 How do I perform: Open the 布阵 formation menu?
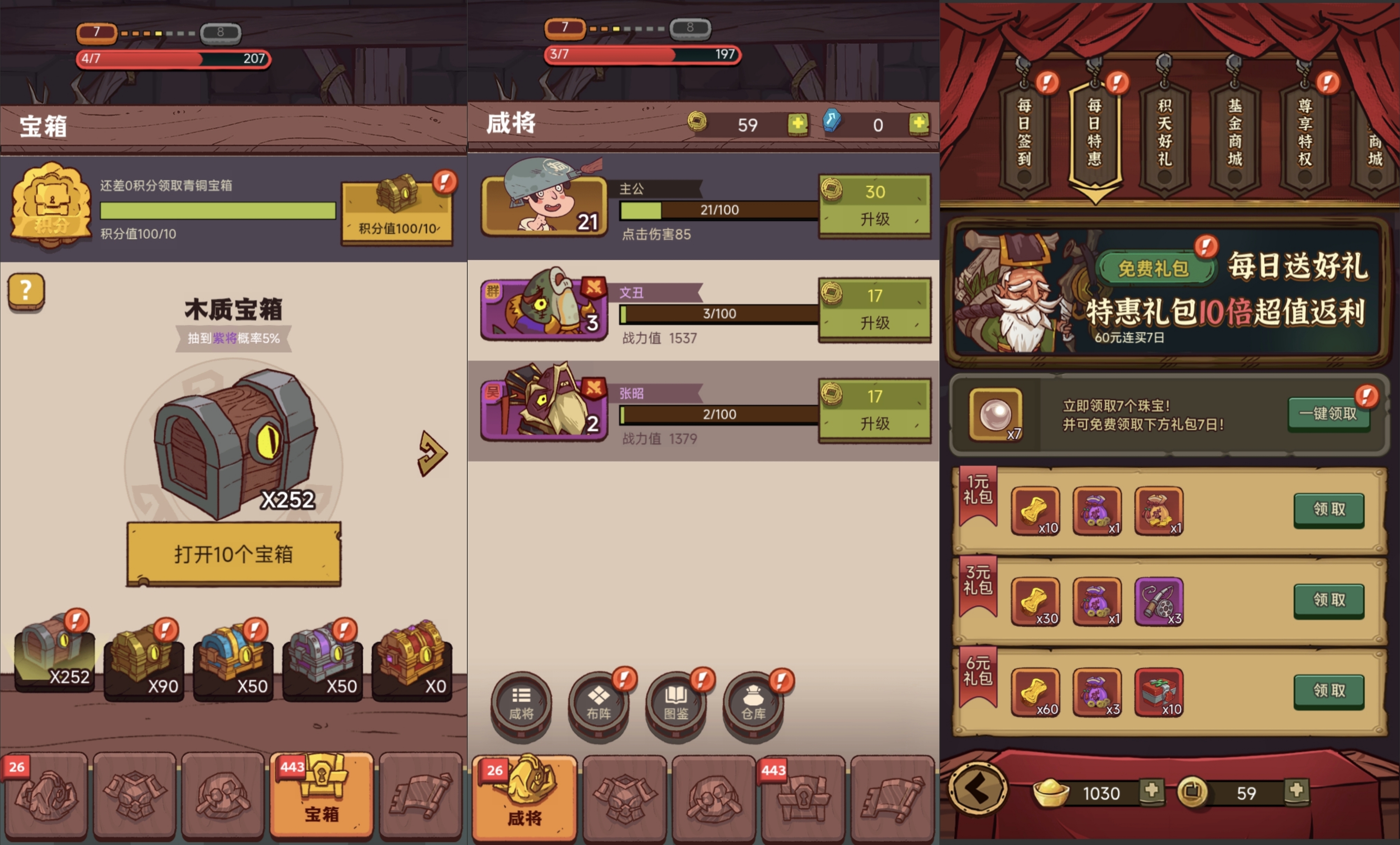599,704
